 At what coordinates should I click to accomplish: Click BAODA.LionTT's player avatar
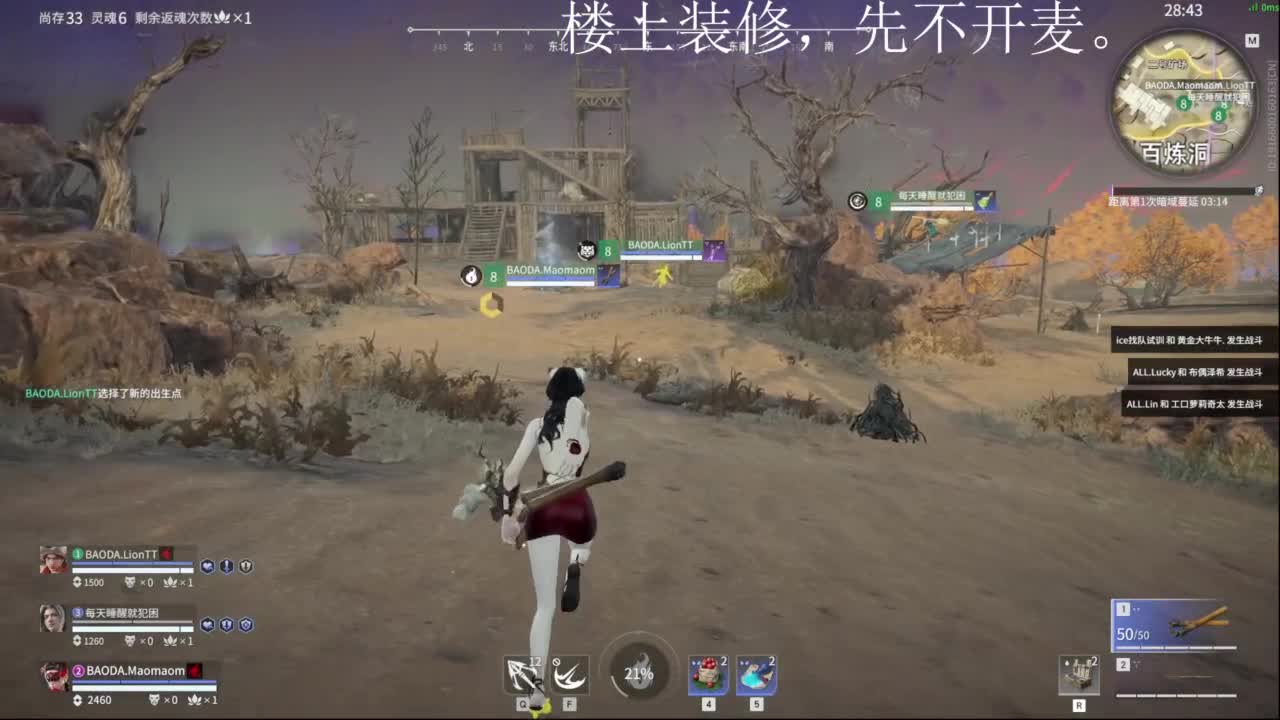click(53, 560)
